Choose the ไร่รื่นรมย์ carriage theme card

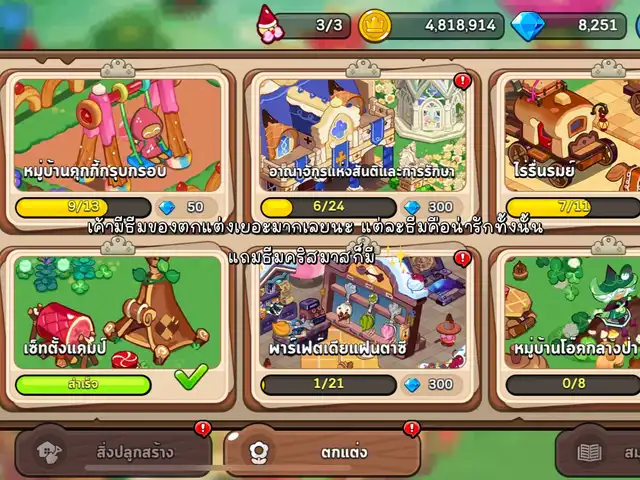click(572, 135)
